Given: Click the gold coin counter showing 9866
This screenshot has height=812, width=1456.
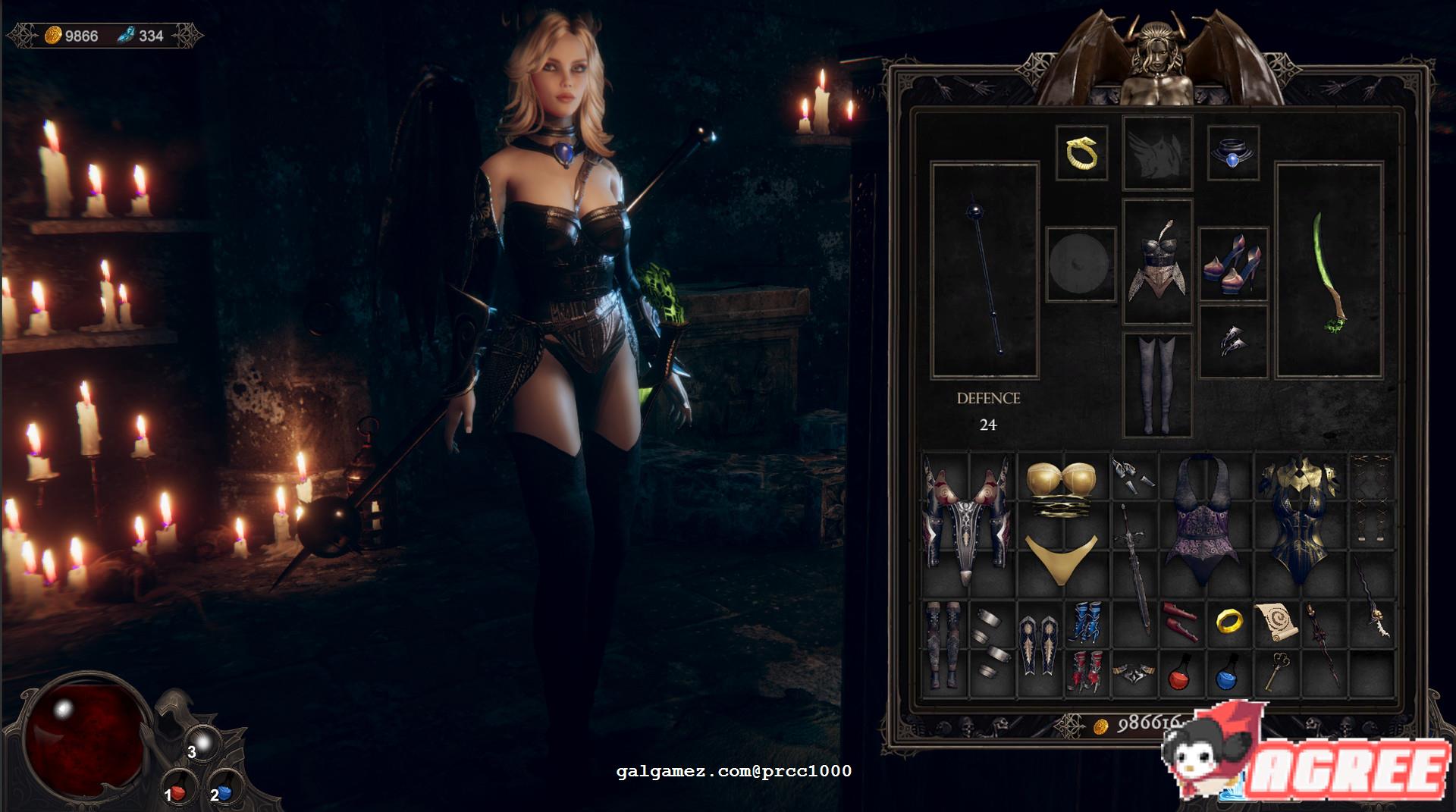Looking at the screenshot, I should tap(74, 33).
